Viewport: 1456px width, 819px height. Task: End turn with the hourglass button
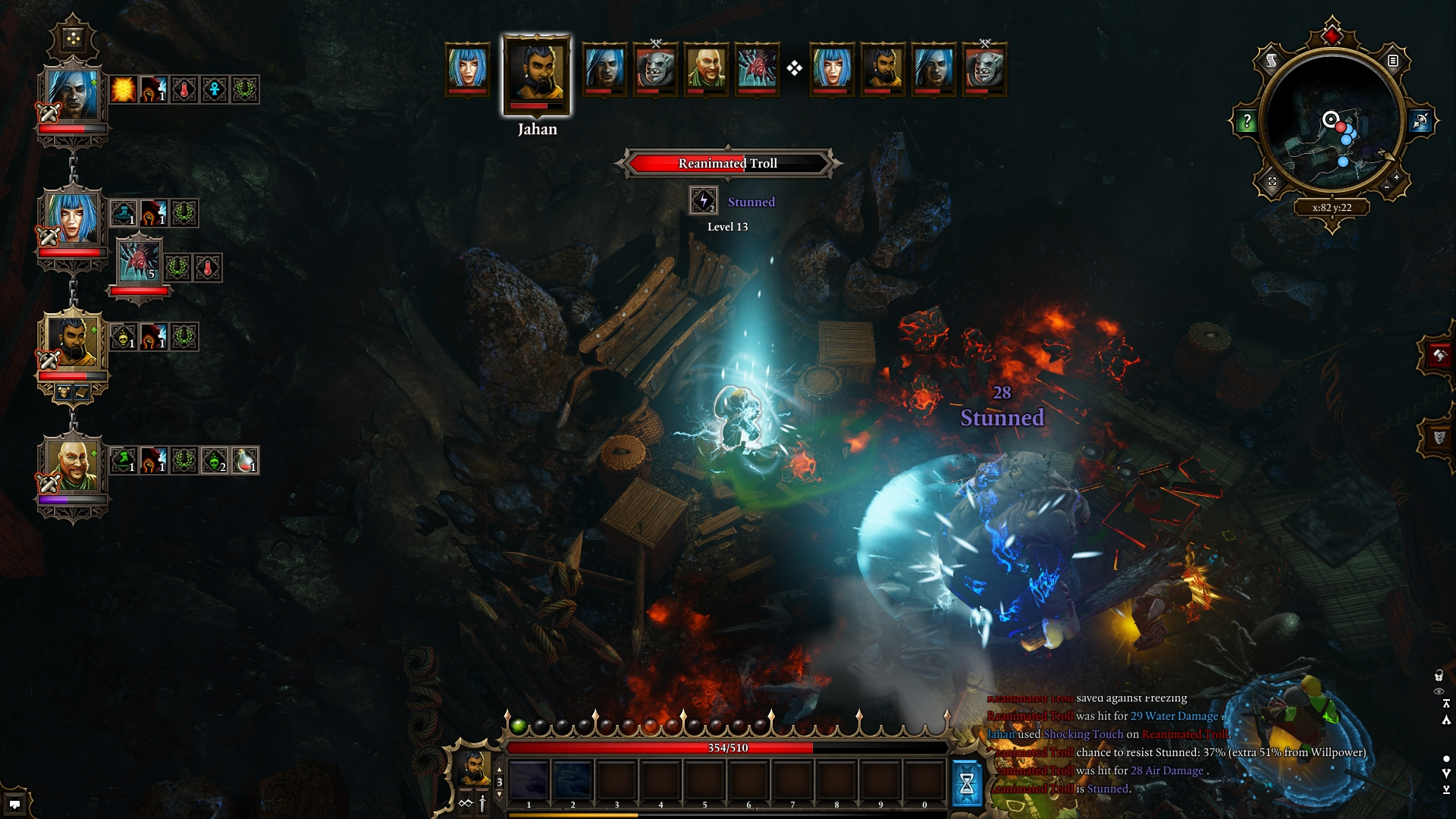click(966, 783)
